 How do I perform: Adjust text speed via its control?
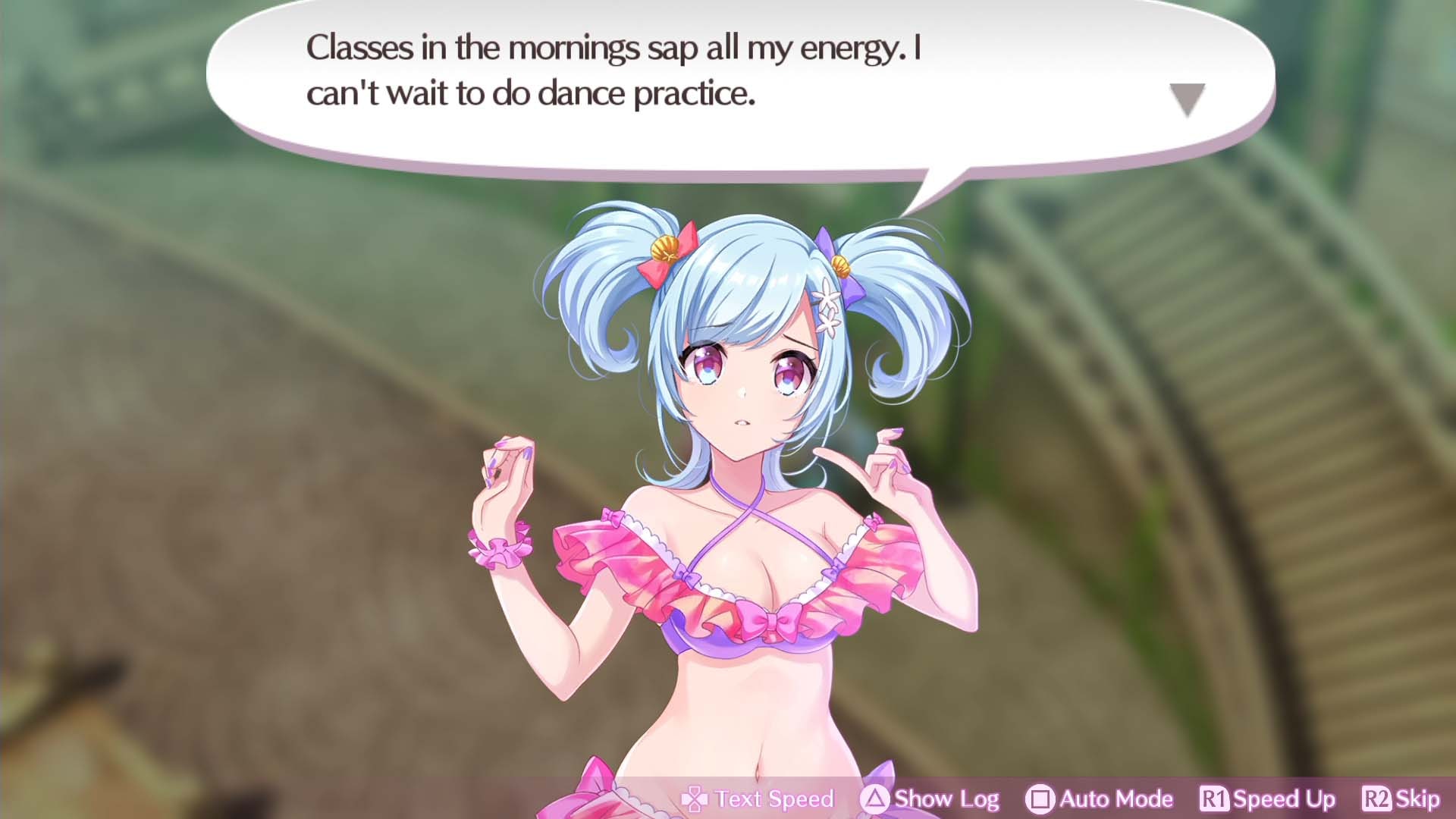695,799
